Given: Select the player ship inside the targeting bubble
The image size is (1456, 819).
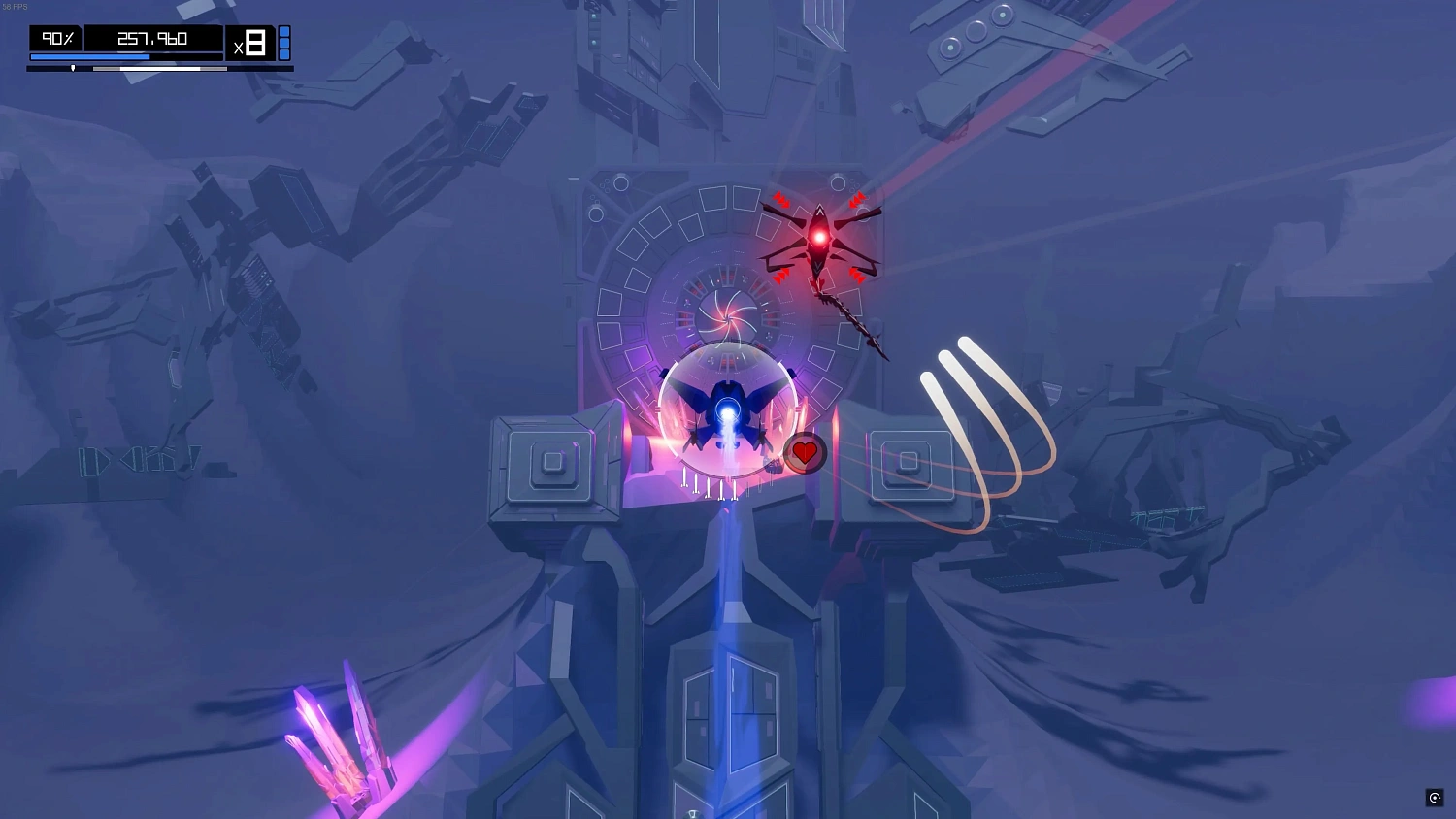Looking at the screenshot, I should tap(728, 412).
